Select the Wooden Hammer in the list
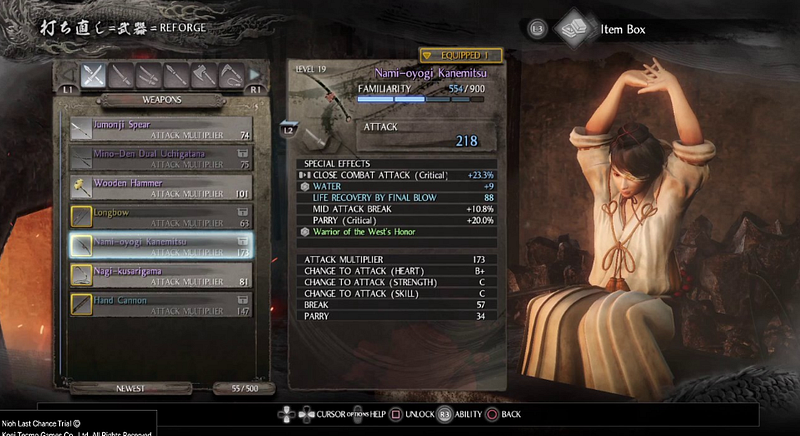This screenshot has width=800, height=436. coord(160,186)
